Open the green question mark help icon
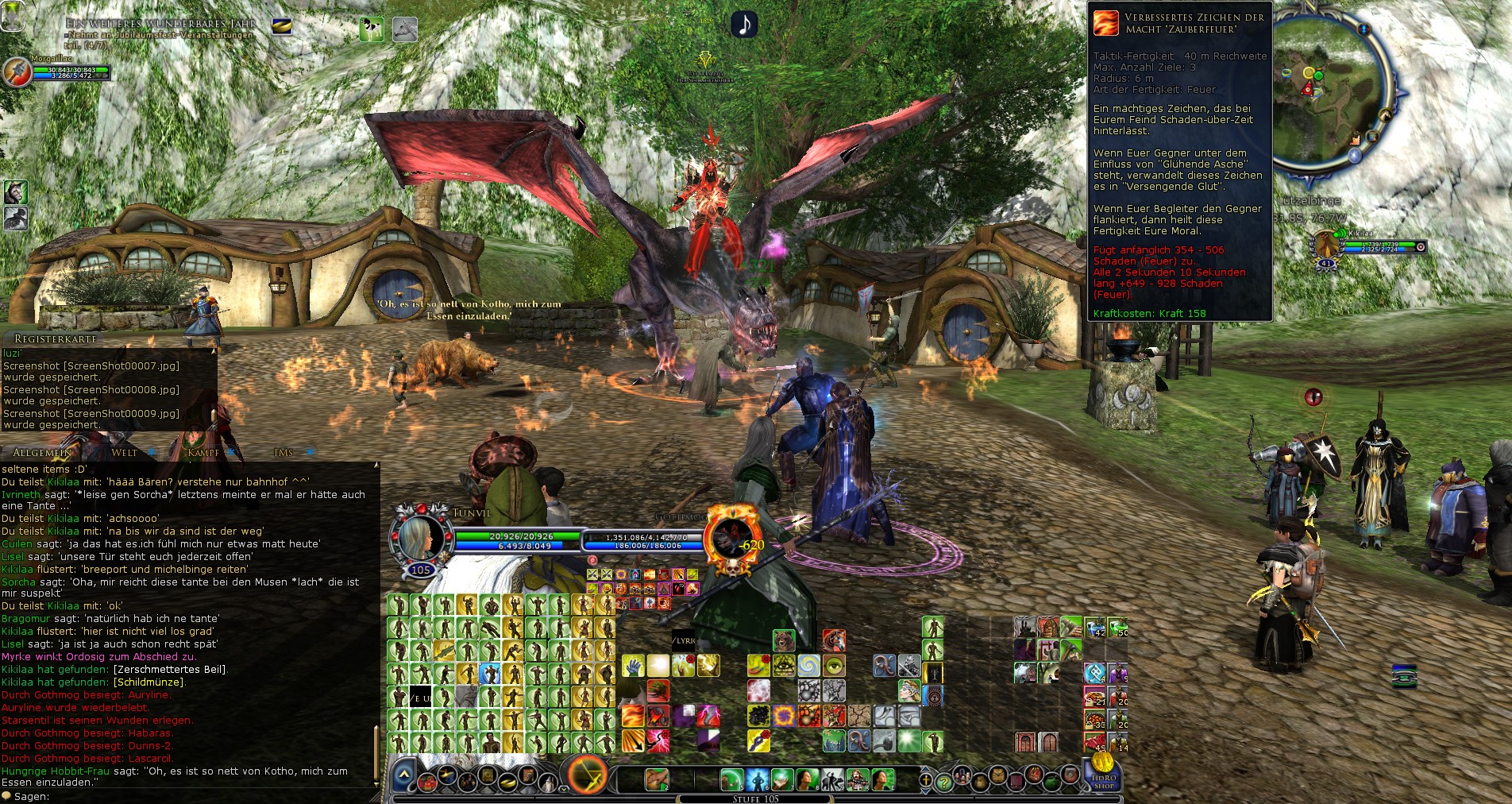Image resolution: width=1512 pixels, height=804 pixels. pyautogui.click(x=943, y=782)
